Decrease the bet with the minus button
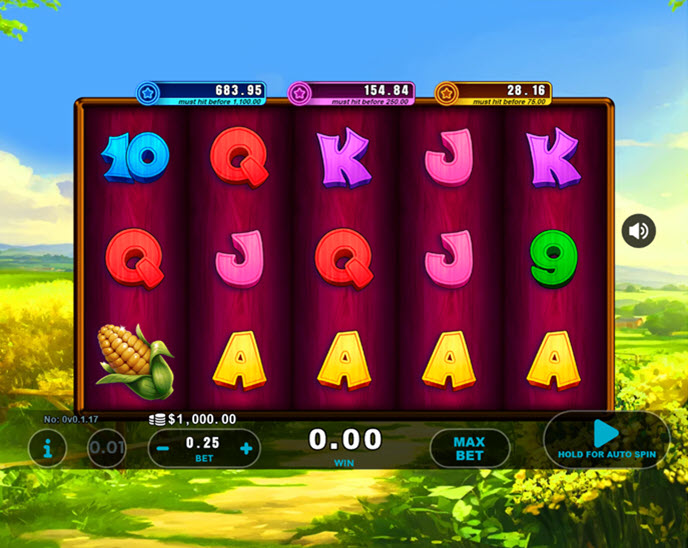Image resolution: width=688 pixels, height=548 pixels. click(163, 449)
